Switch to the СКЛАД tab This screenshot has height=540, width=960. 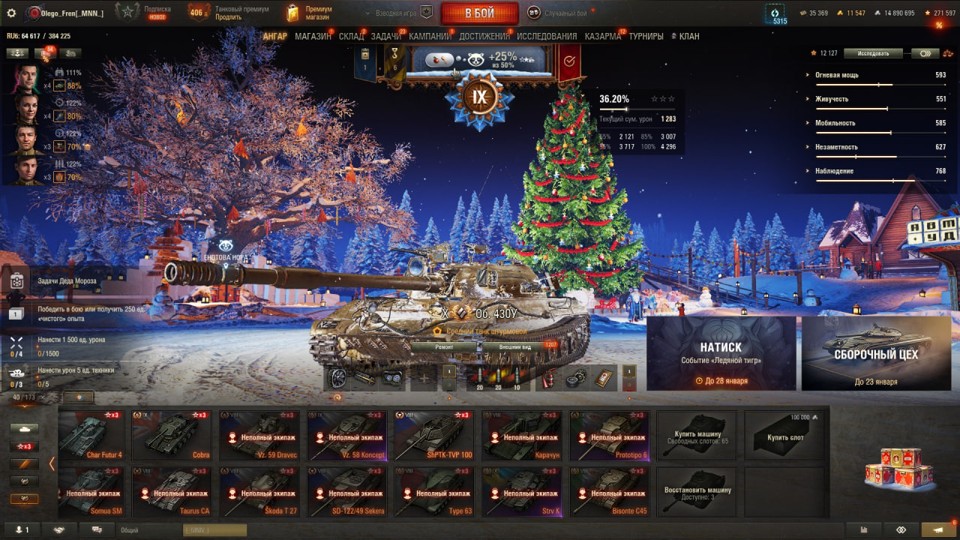(351, 36)
